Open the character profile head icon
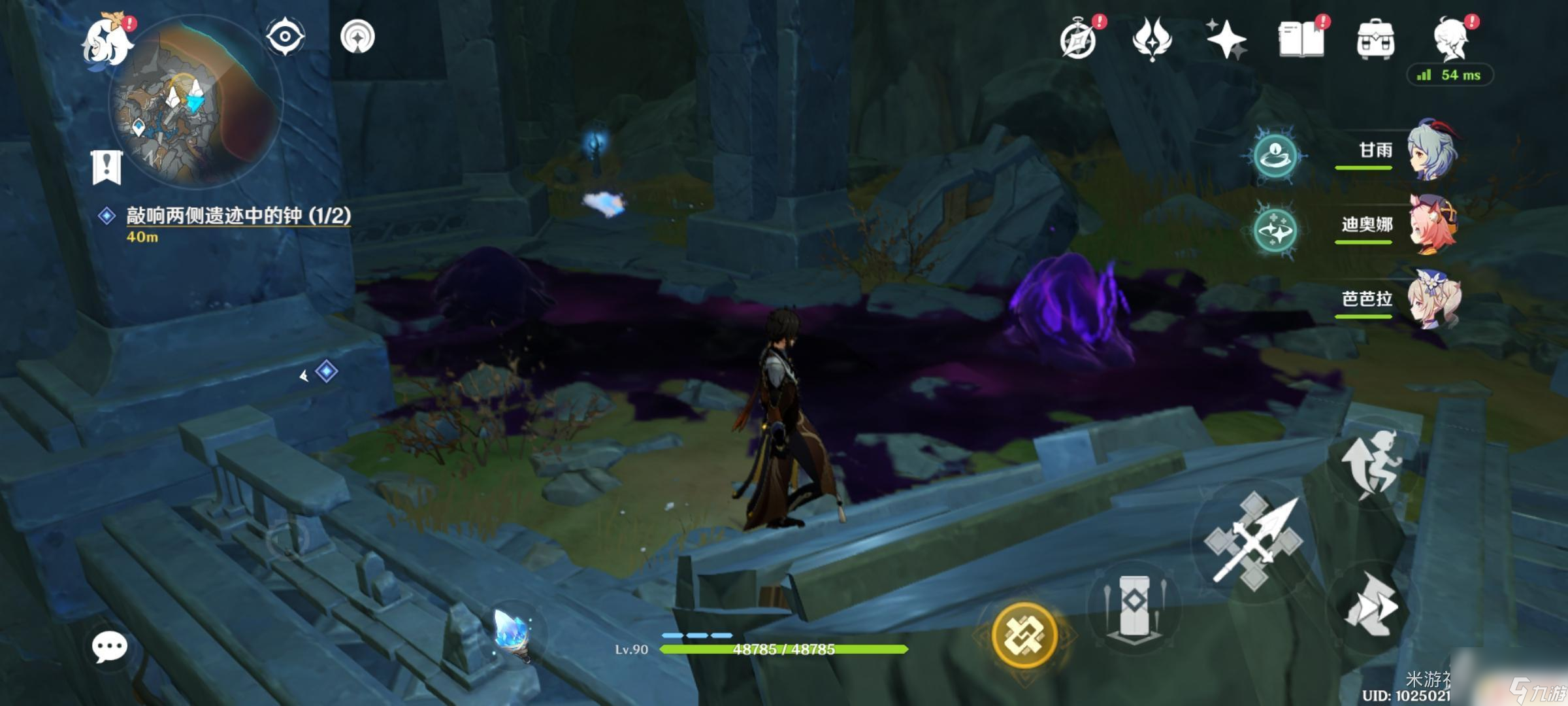1568x706 pixels. click(x=1452, y=39)
